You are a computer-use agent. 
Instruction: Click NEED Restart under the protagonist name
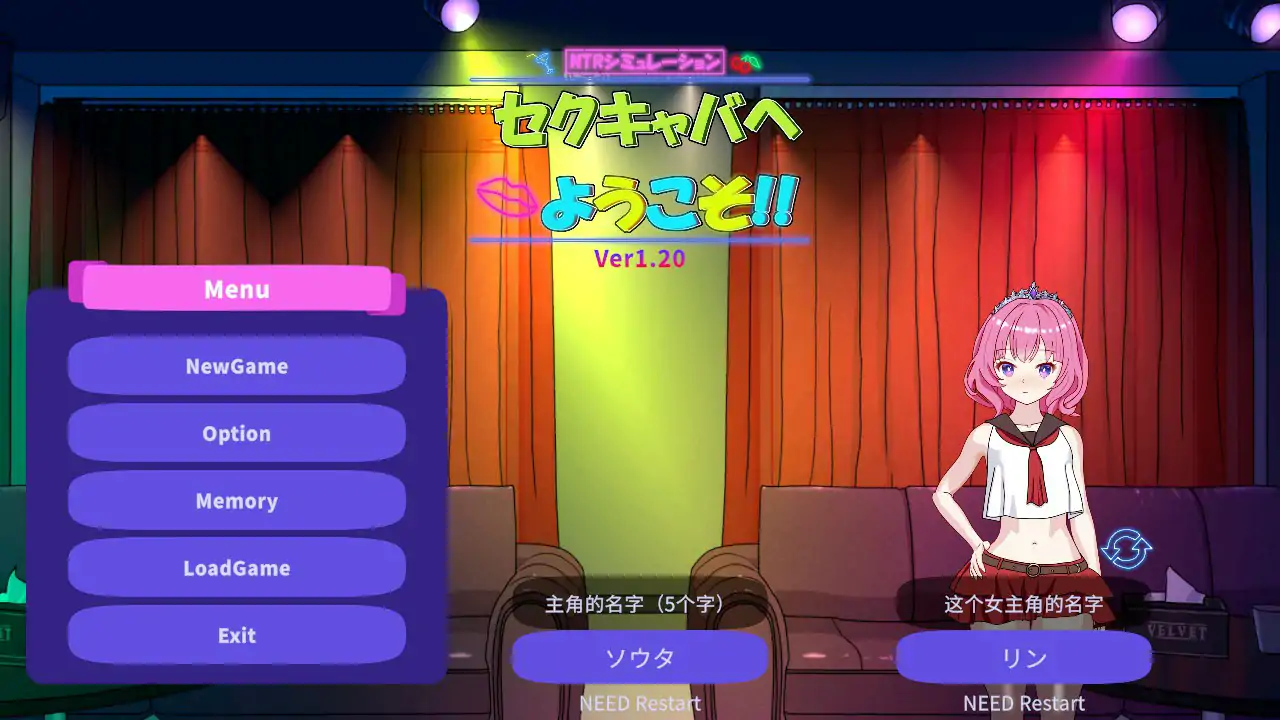point(639,703)
